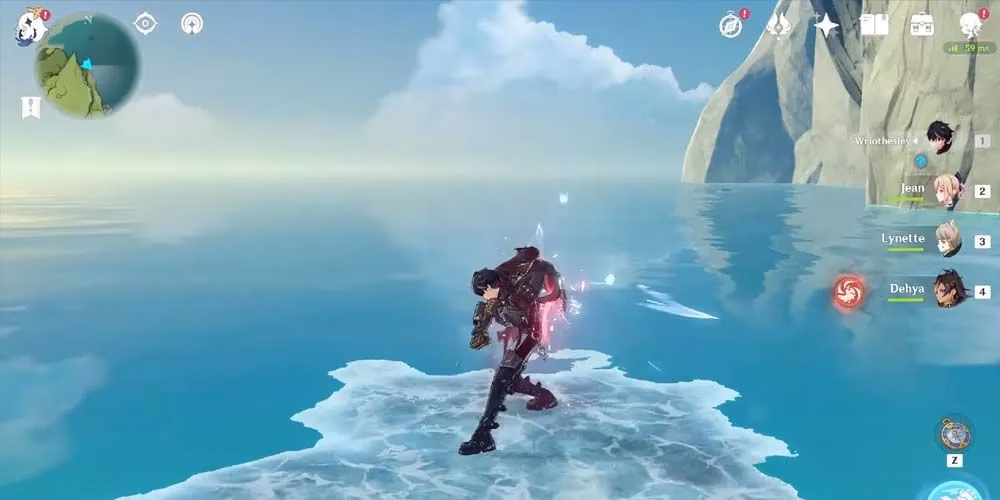Select Wriothesley in the party list
1000x500 pixels.
point(938,139)
